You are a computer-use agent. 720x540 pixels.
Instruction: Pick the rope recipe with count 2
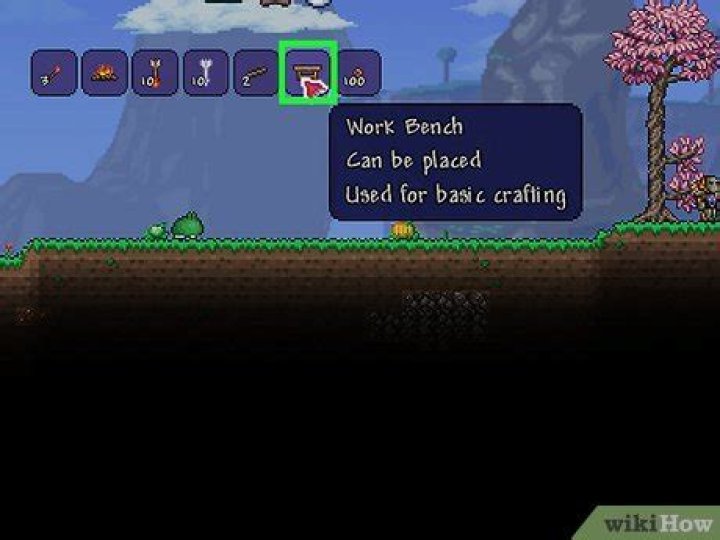point(257,73)
